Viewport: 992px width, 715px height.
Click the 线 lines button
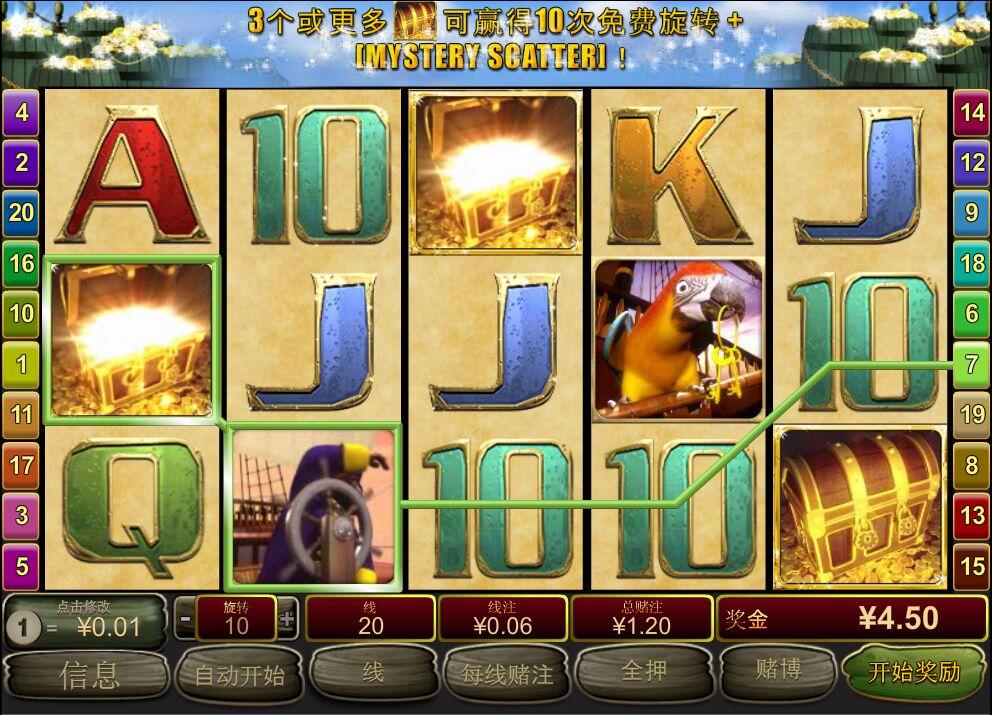pos(373,672)
